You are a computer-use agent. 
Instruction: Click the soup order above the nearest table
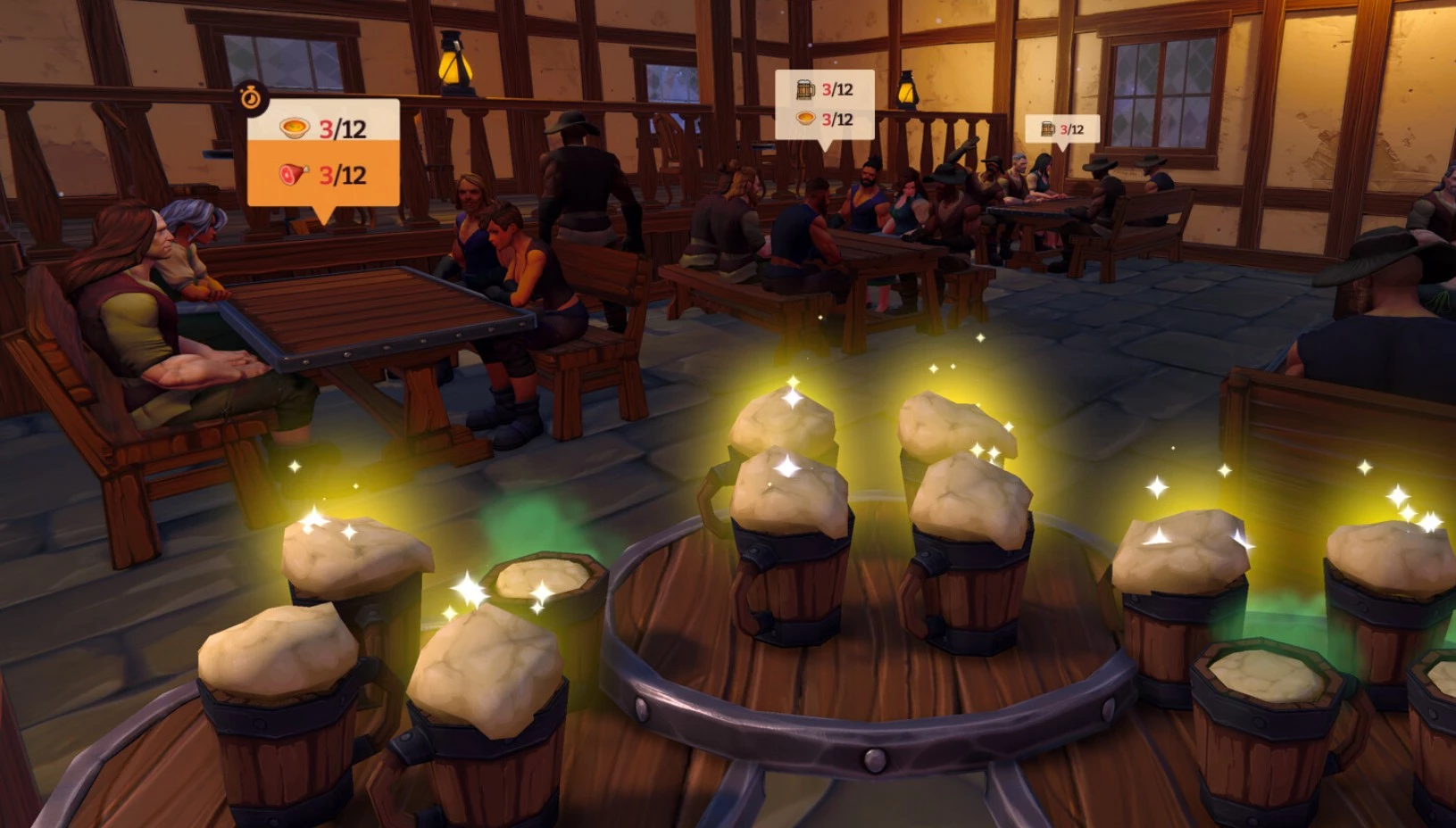click(x=323, y=128)
